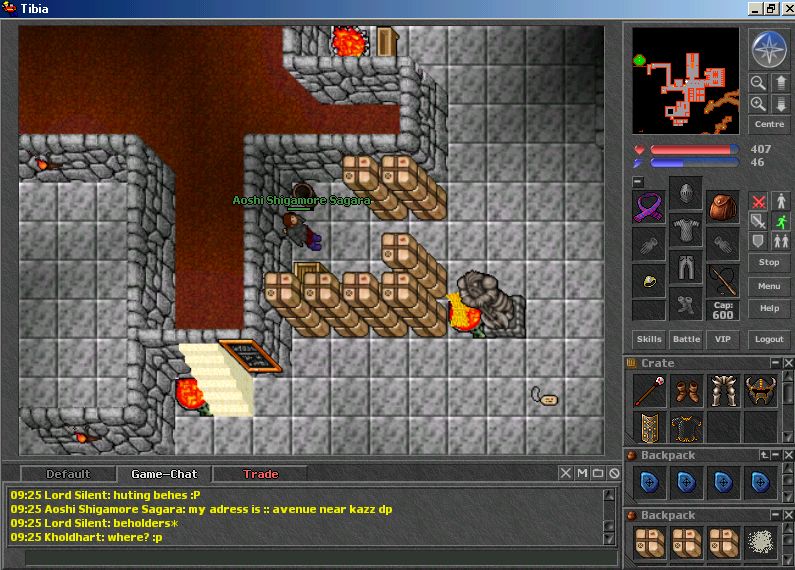Show the VIP list

coord(721,340)
